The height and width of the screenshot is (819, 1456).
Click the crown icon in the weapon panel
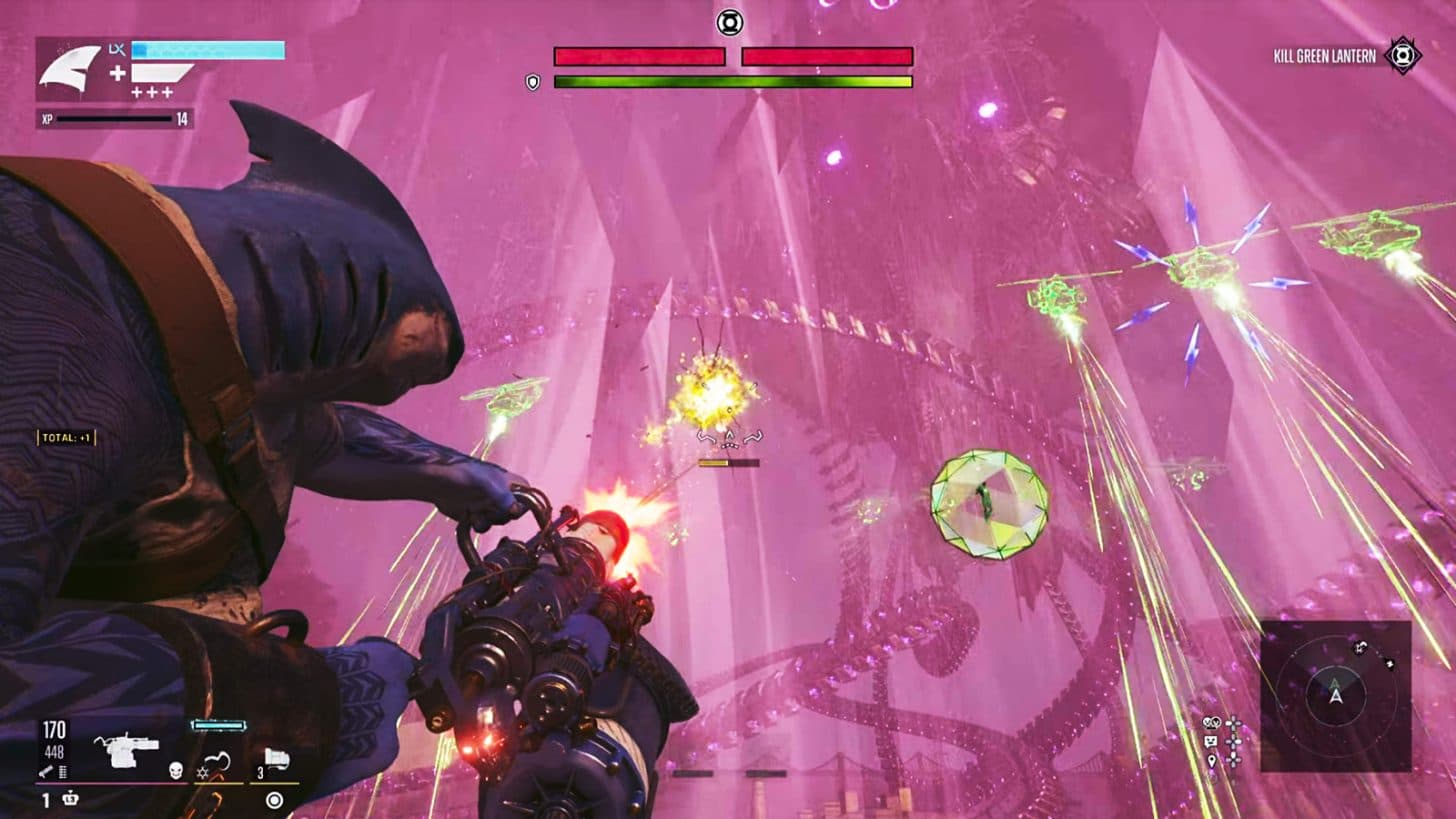tap(70, 799)
